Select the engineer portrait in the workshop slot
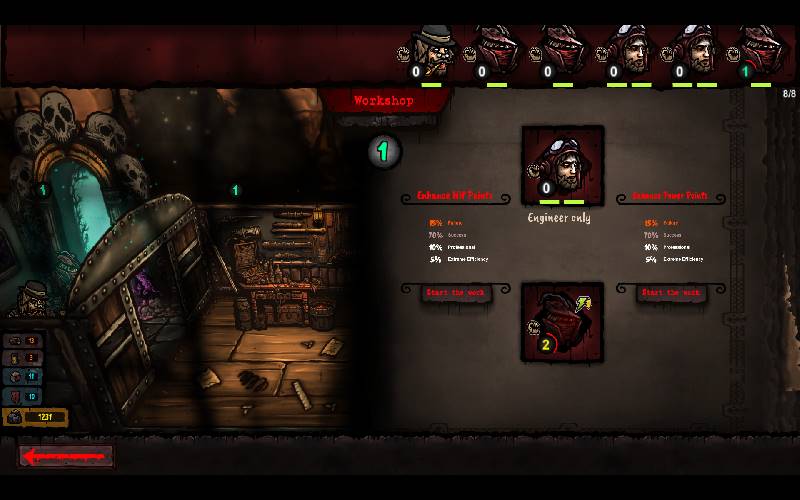The image size is (800, 500). point(562,164)
